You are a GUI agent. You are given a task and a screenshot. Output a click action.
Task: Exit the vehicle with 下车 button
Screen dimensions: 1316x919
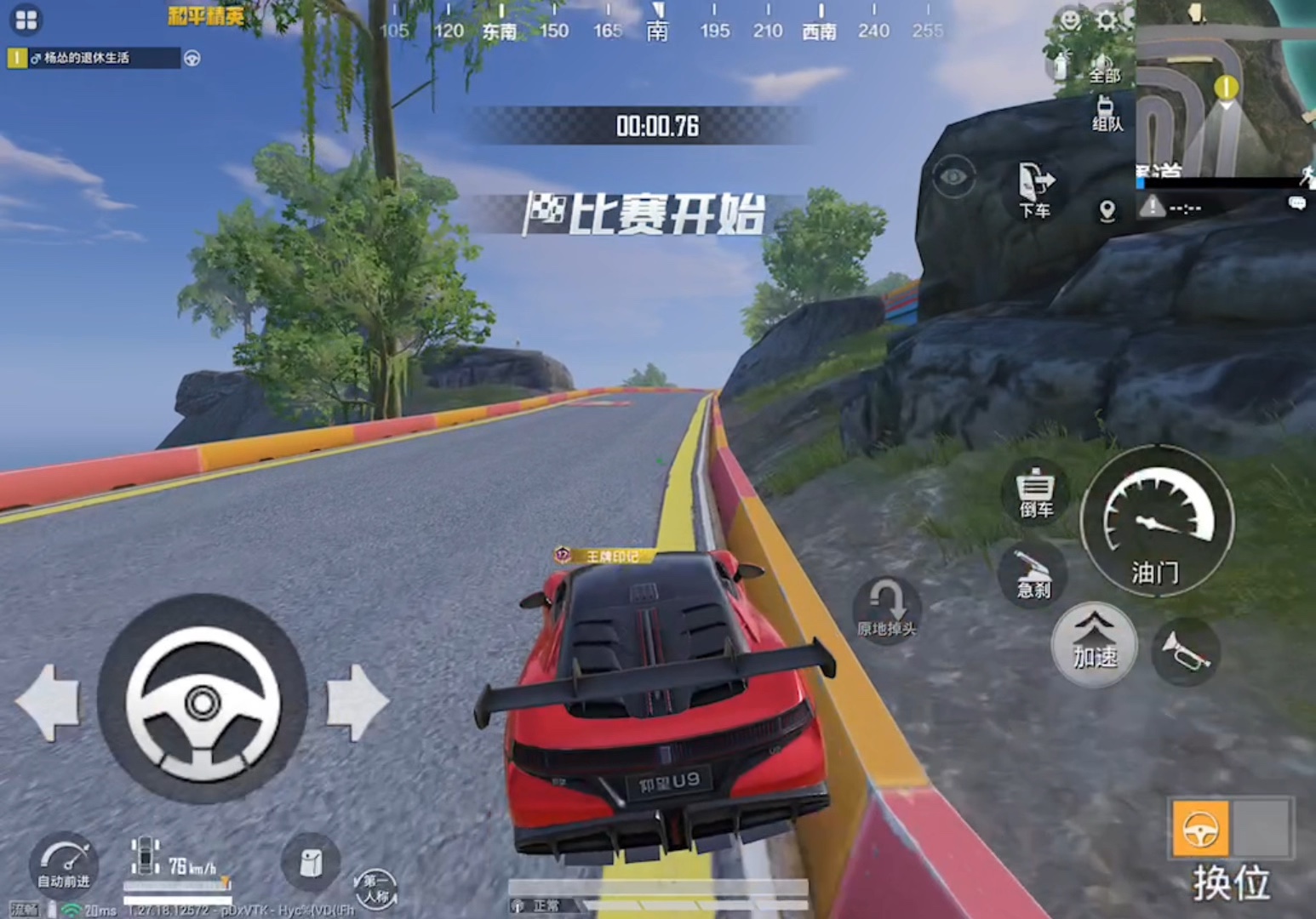(x=1036, y=190)
